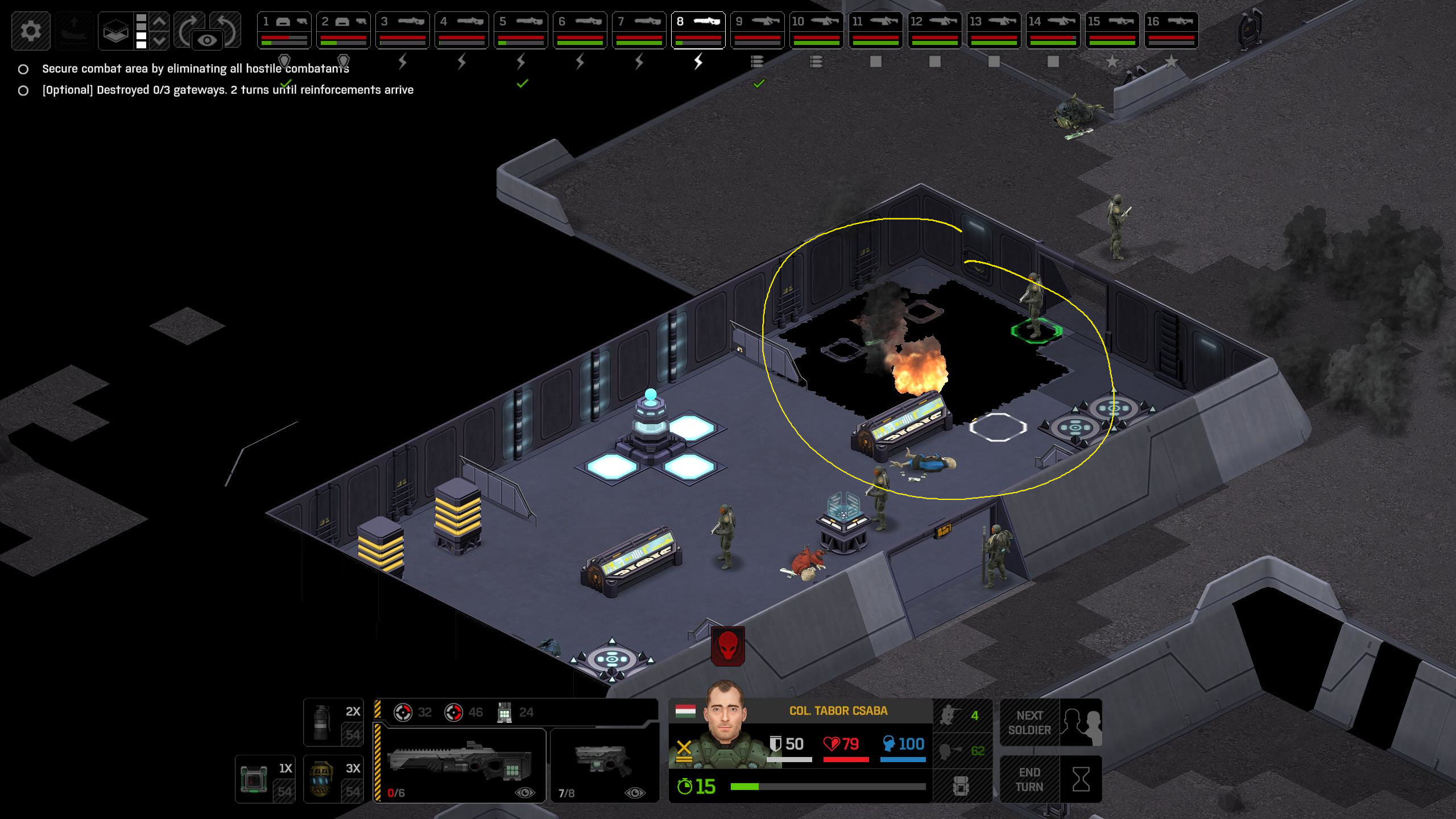1456x819 pixels.
Task: Go up one map level
Action: (160, 22)
